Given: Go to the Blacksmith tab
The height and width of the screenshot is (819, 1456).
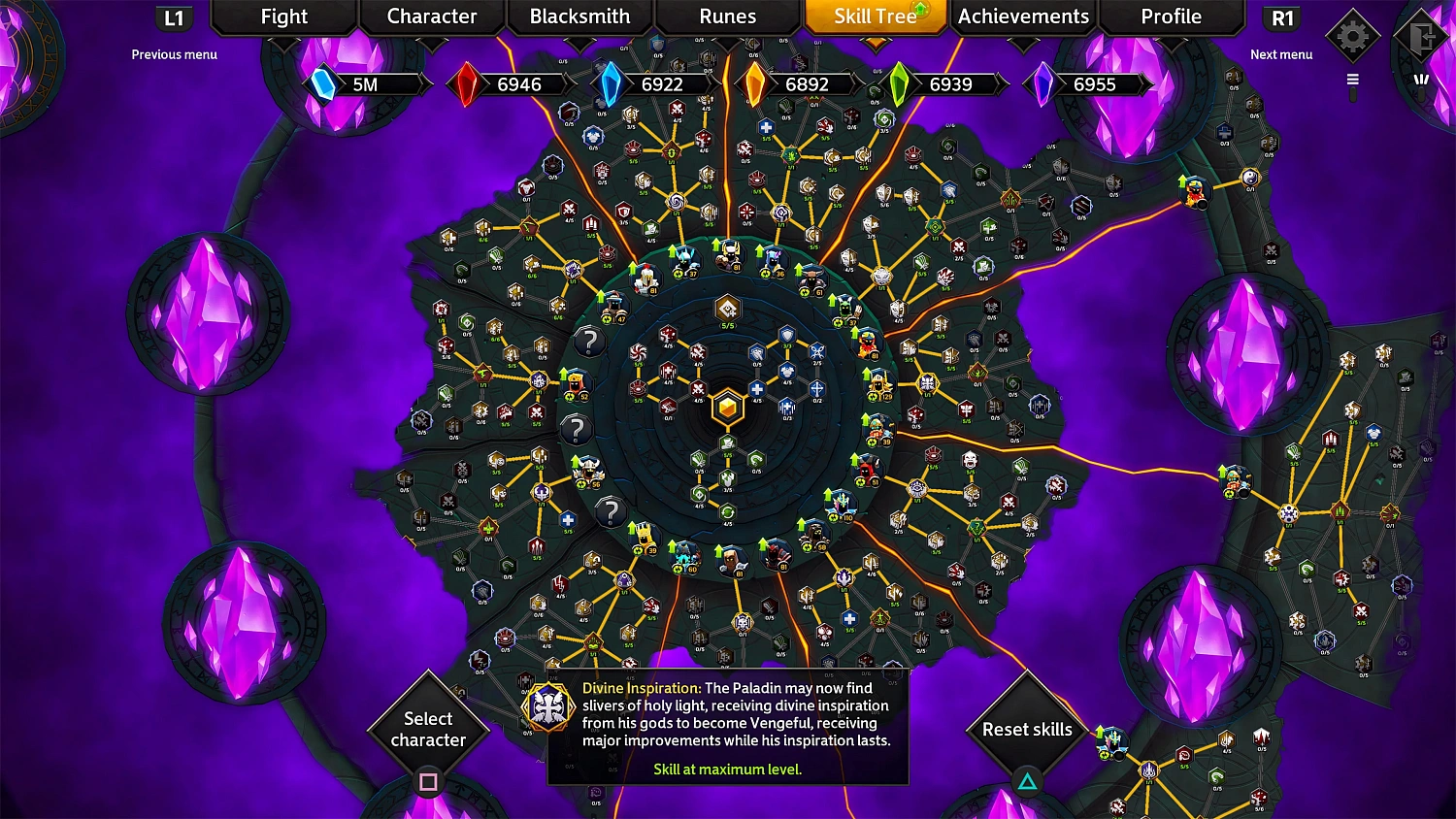Looking at the screenshot, I should [579, 16].
